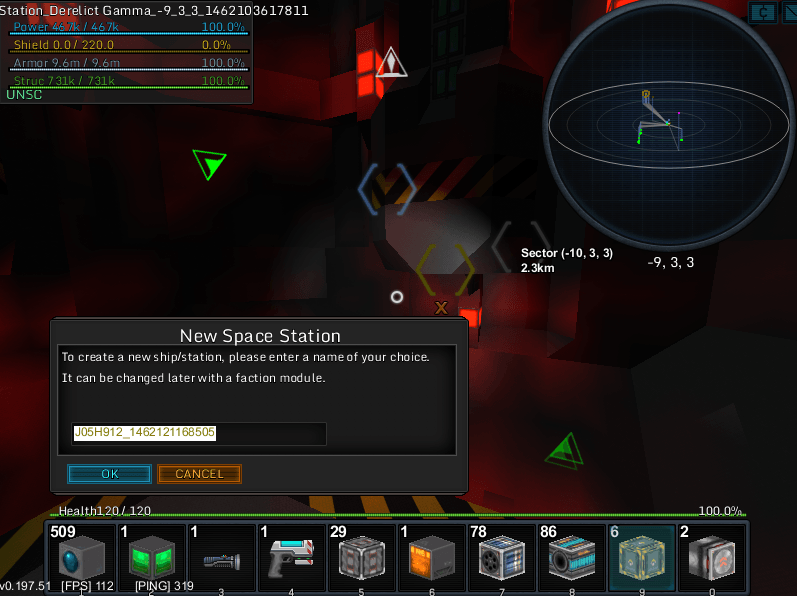Confirm the new space station with OK

pos(109,474)
